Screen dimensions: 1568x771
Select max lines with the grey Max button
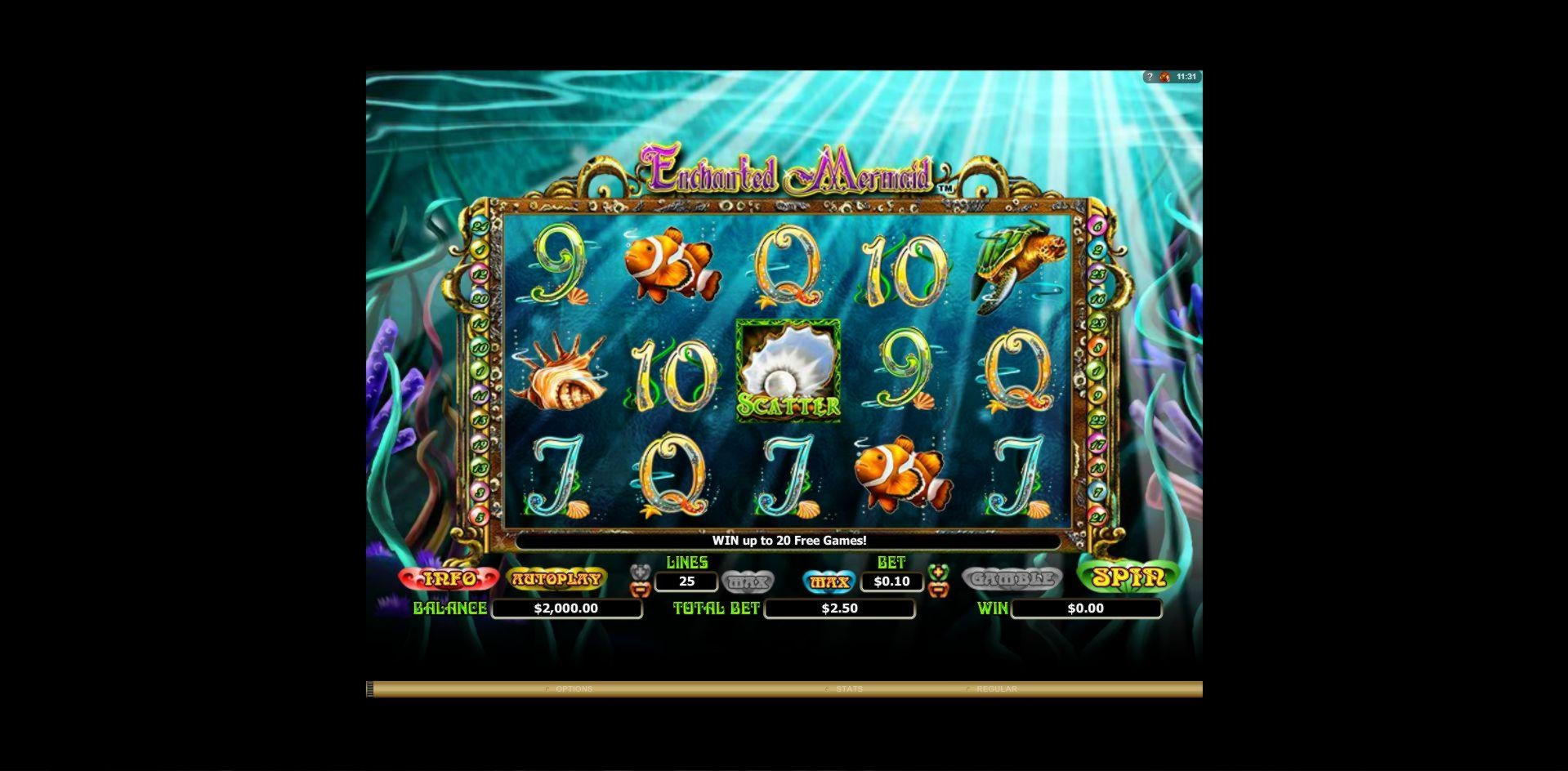748,582
